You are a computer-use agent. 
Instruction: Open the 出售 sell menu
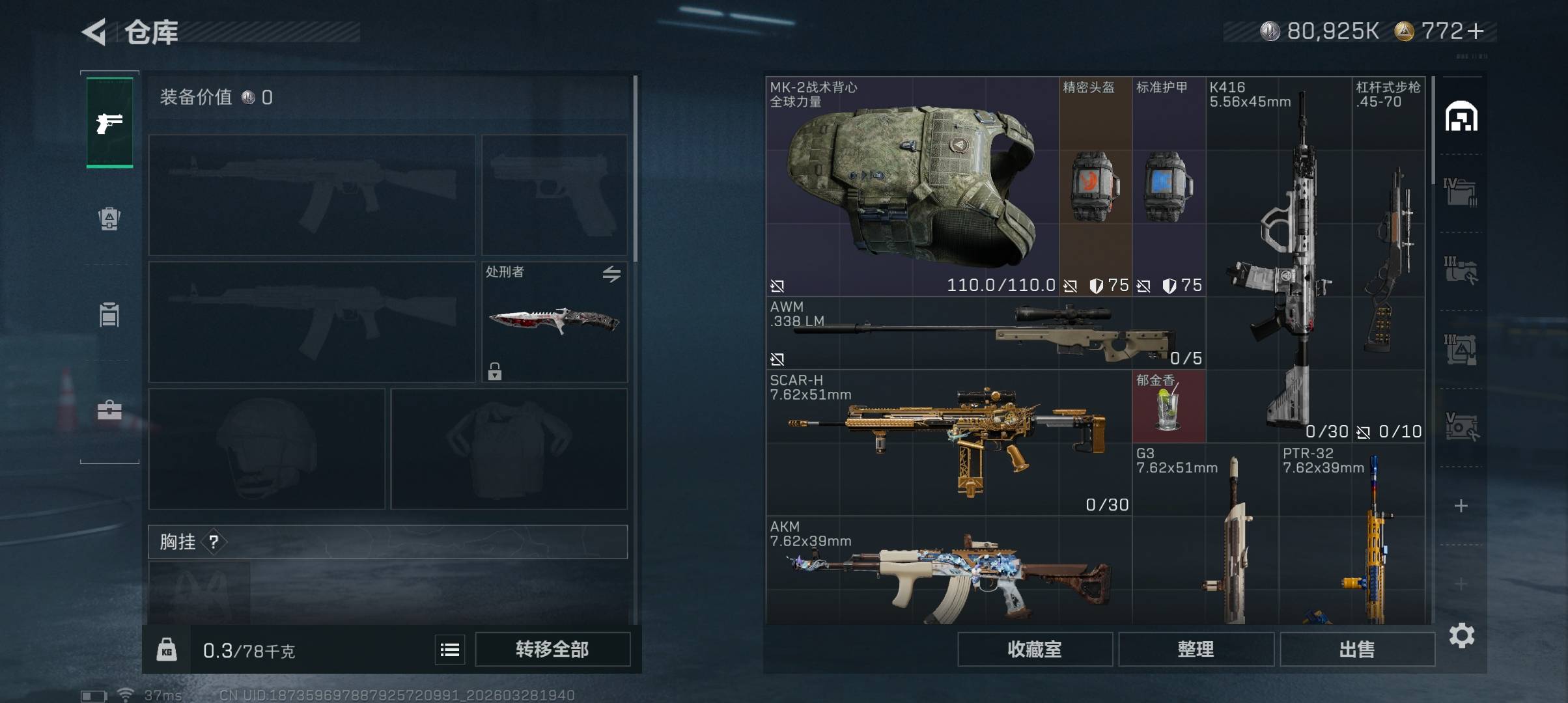tap(1357, 649)
